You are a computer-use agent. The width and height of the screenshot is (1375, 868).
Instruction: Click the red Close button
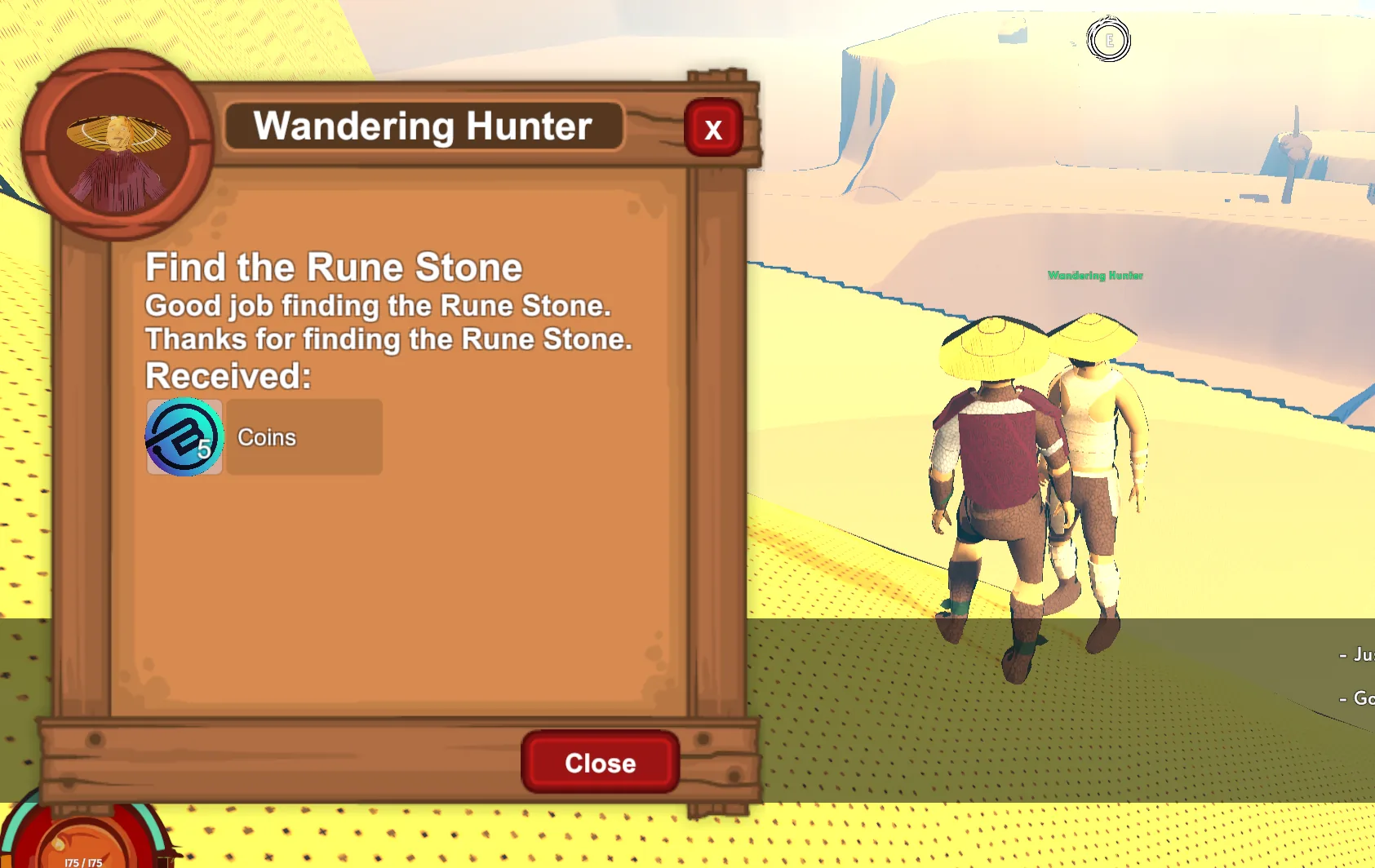[600, 763]
